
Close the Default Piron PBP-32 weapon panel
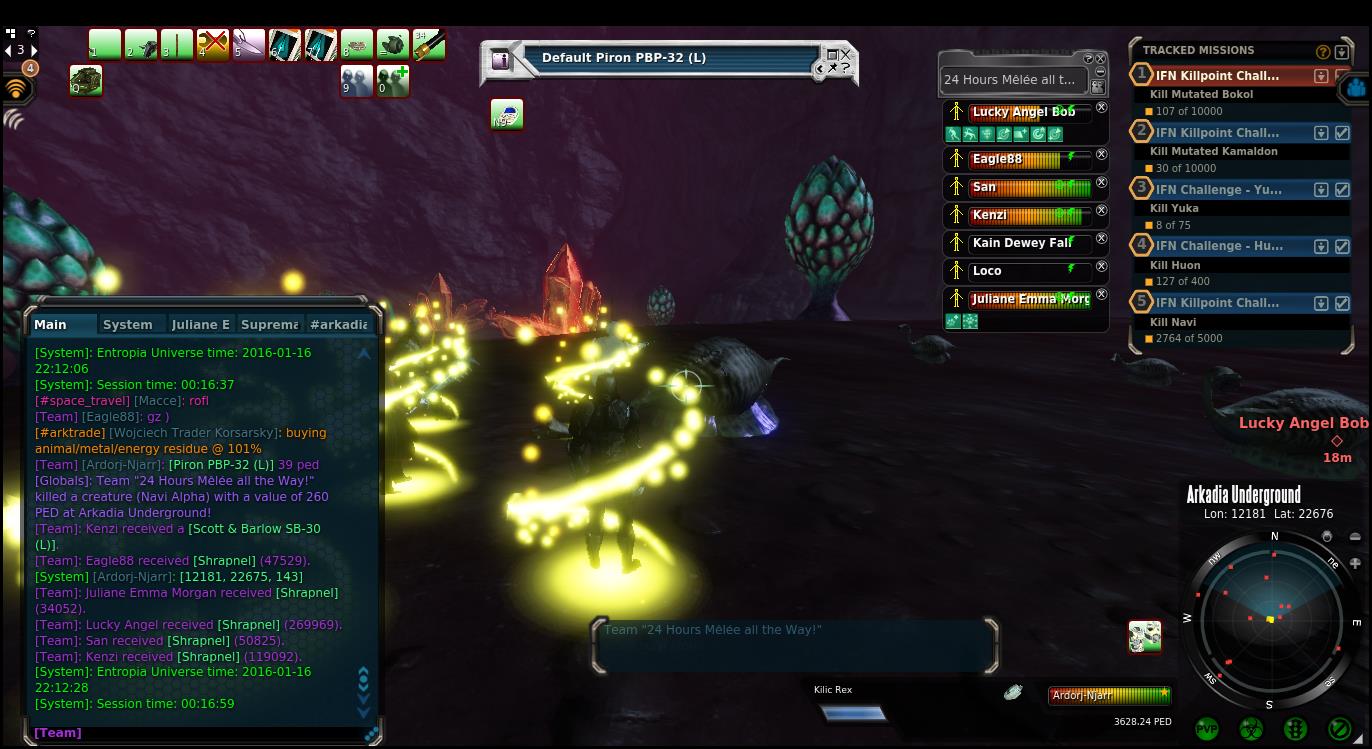tap(846, 55)
